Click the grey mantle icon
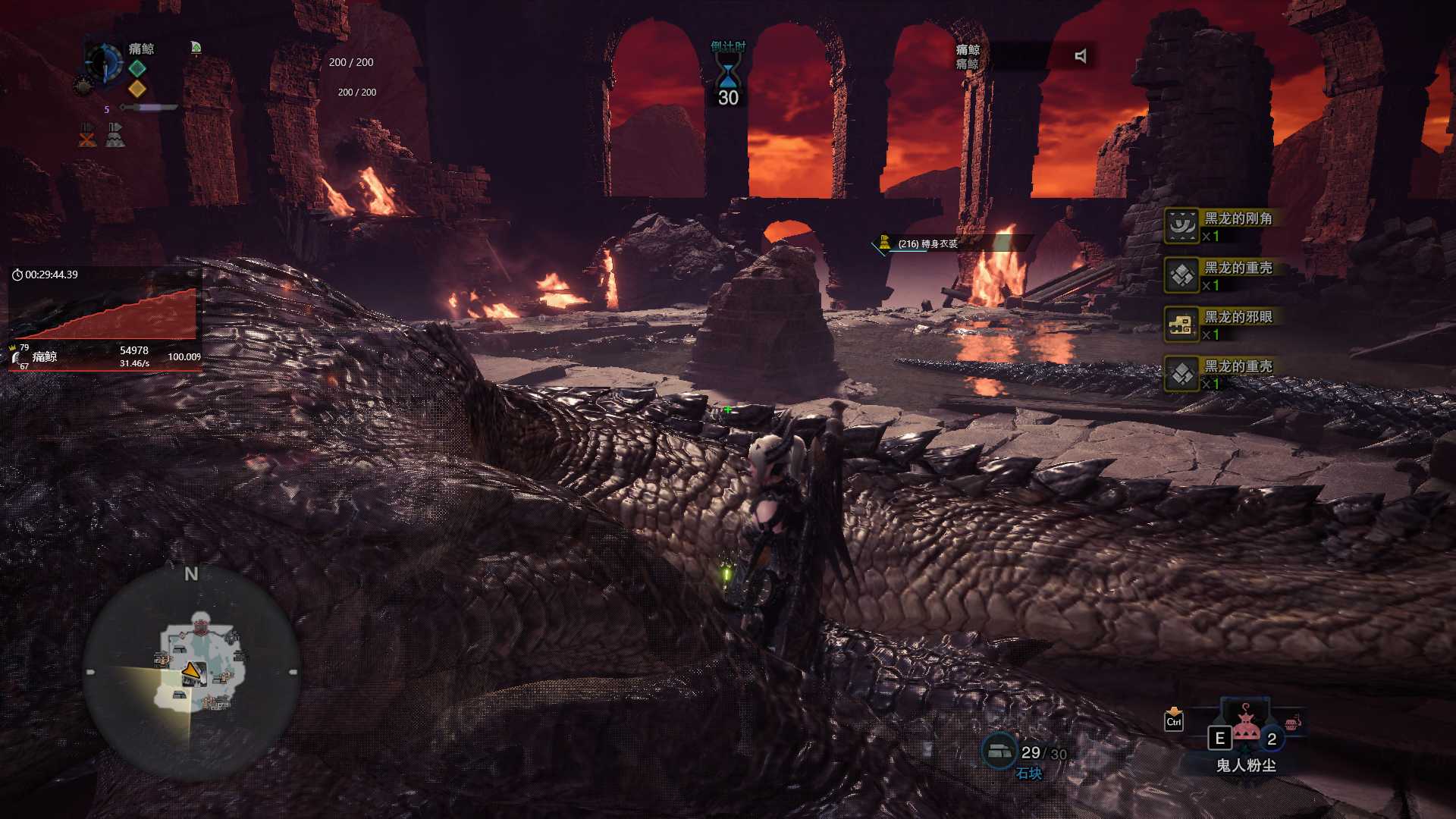 pos(115,135)
